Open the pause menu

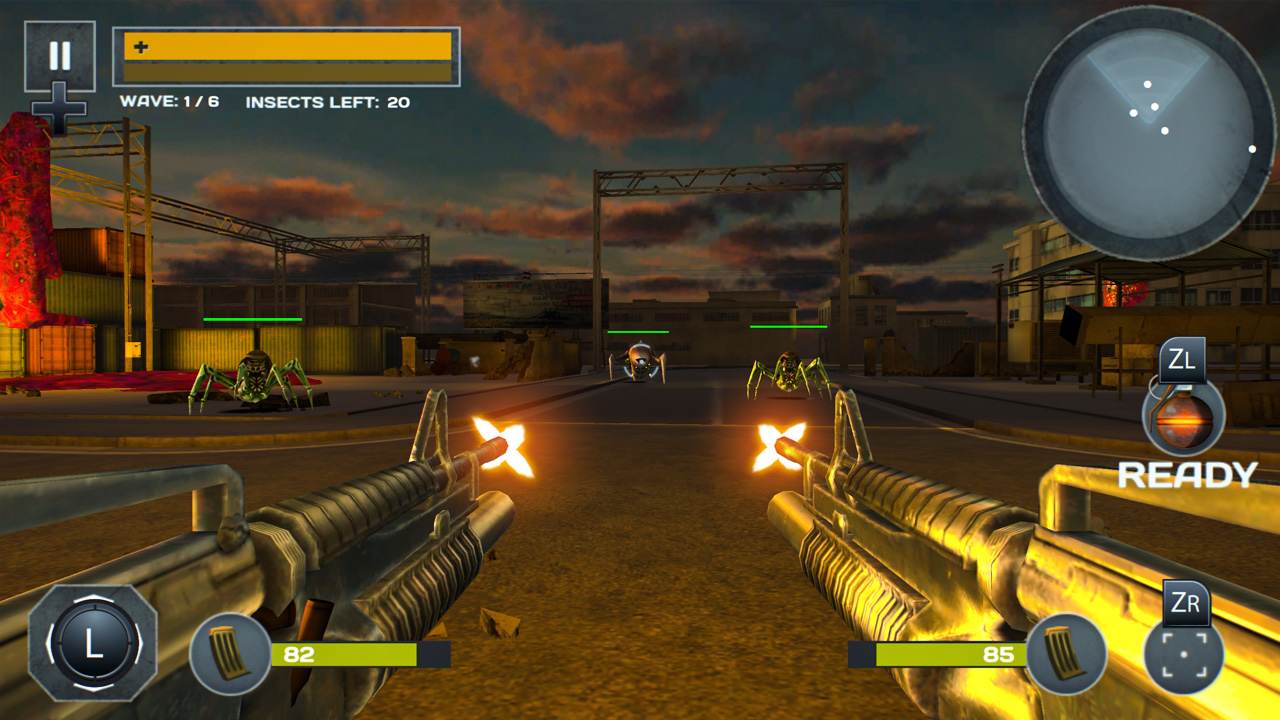tap(62, 55)
